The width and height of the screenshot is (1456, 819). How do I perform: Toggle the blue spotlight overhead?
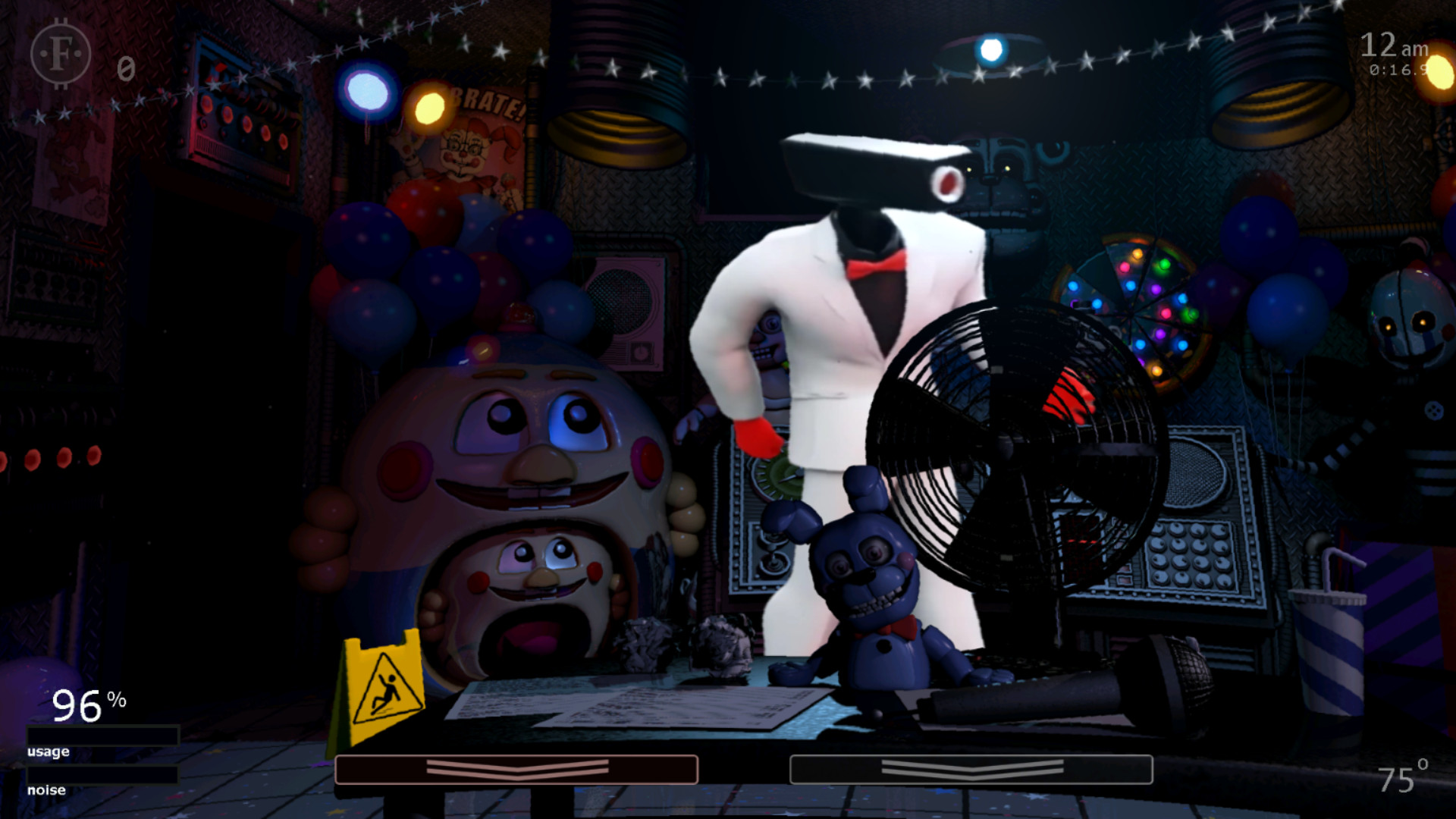click(990, 49)
